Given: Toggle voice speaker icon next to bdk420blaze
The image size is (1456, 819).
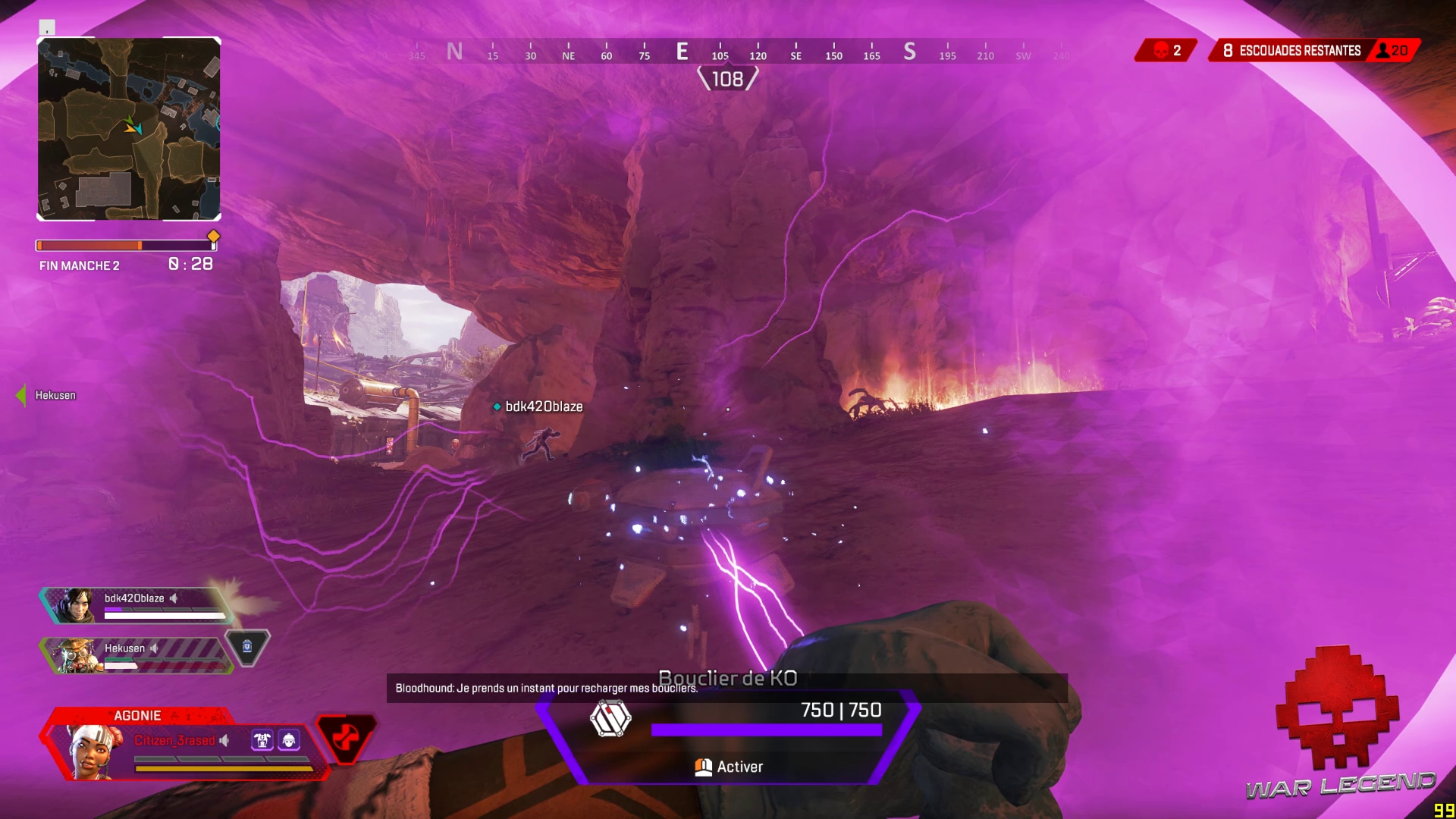Looking at the screenshot, I should coord(174,598).
